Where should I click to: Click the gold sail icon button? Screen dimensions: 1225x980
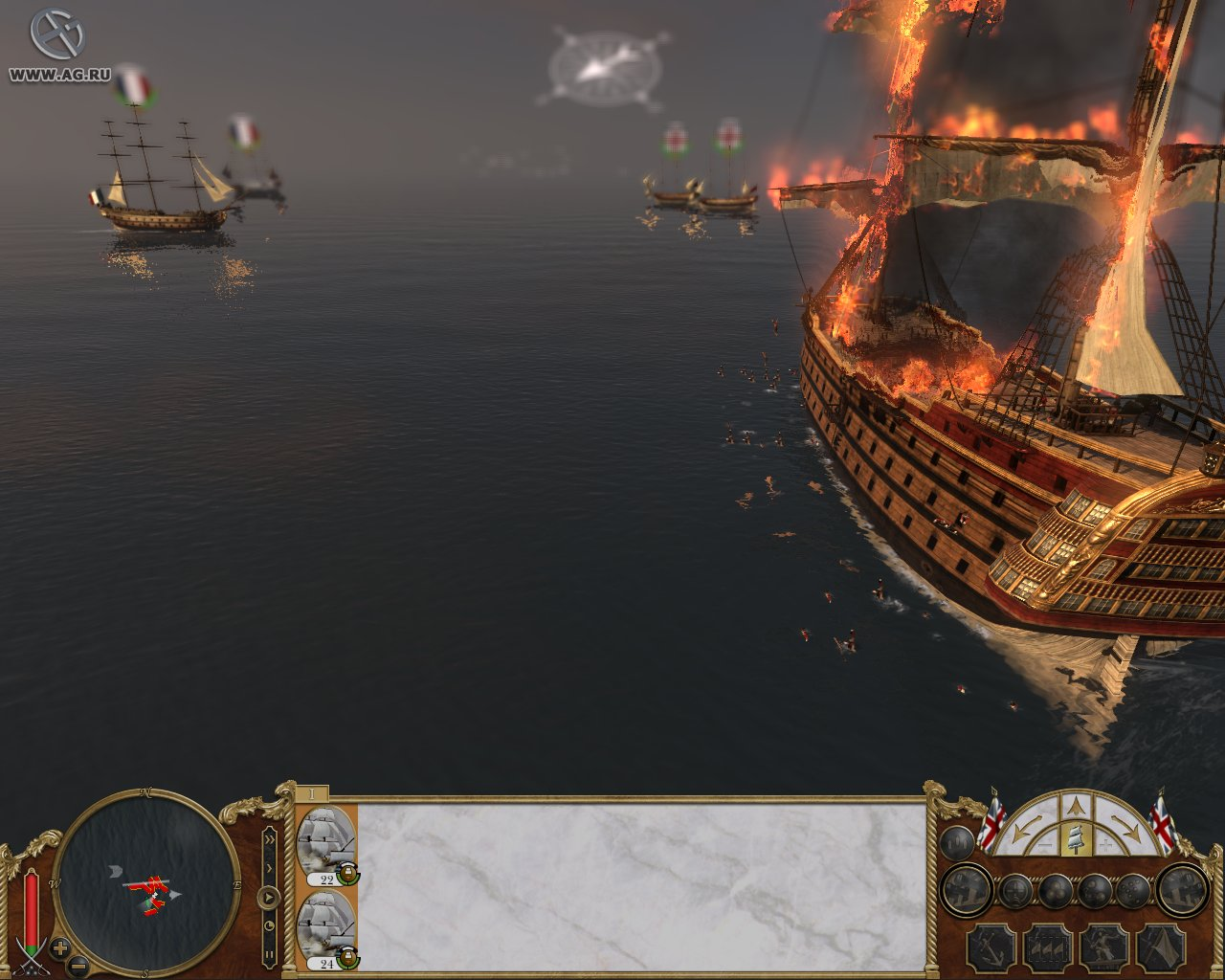tap(1078, 839)
